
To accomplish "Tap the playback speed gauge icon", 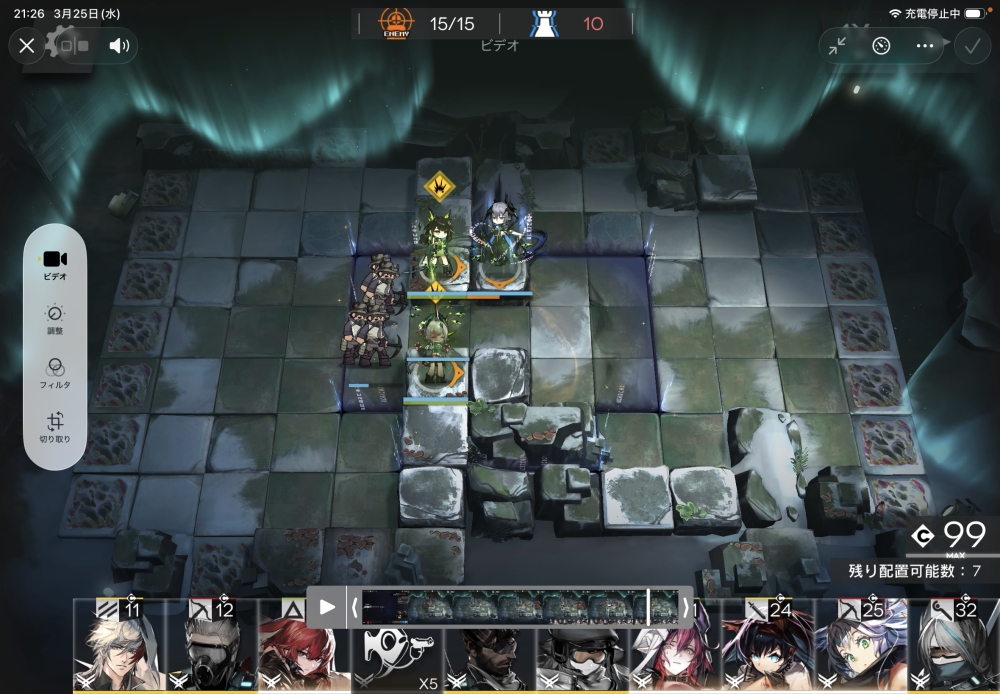I will point(881,45).
